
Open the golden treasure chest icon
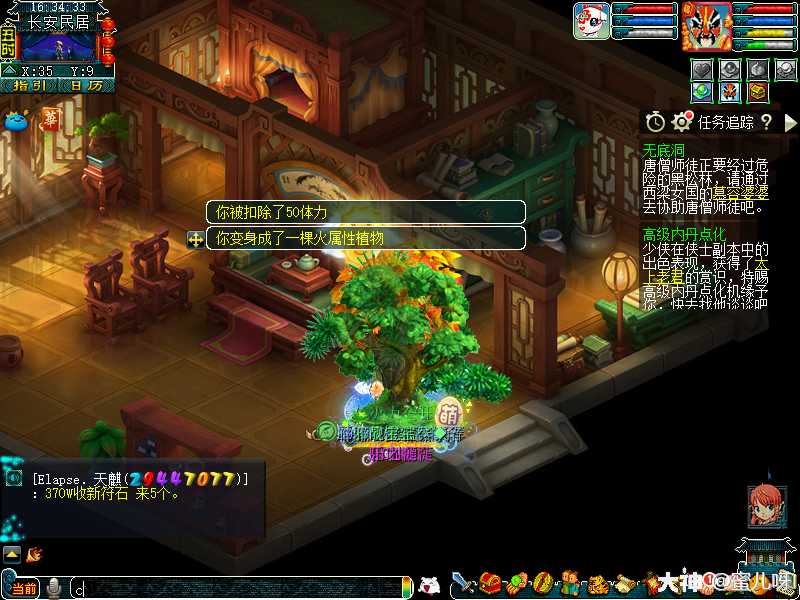tap(758, 92)
